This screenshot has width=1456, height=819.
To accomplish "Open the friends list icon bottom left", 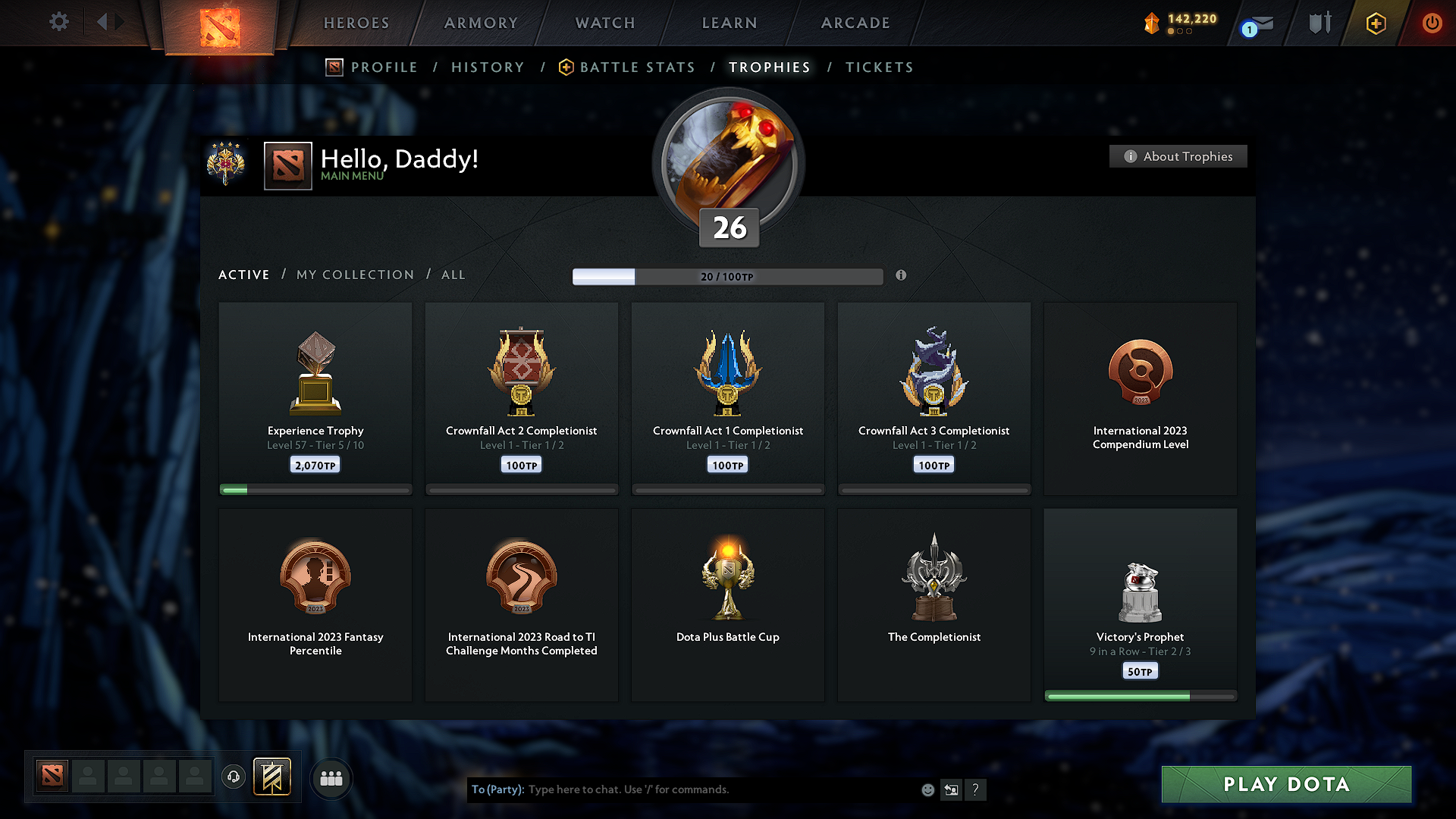I will point(331,778).
